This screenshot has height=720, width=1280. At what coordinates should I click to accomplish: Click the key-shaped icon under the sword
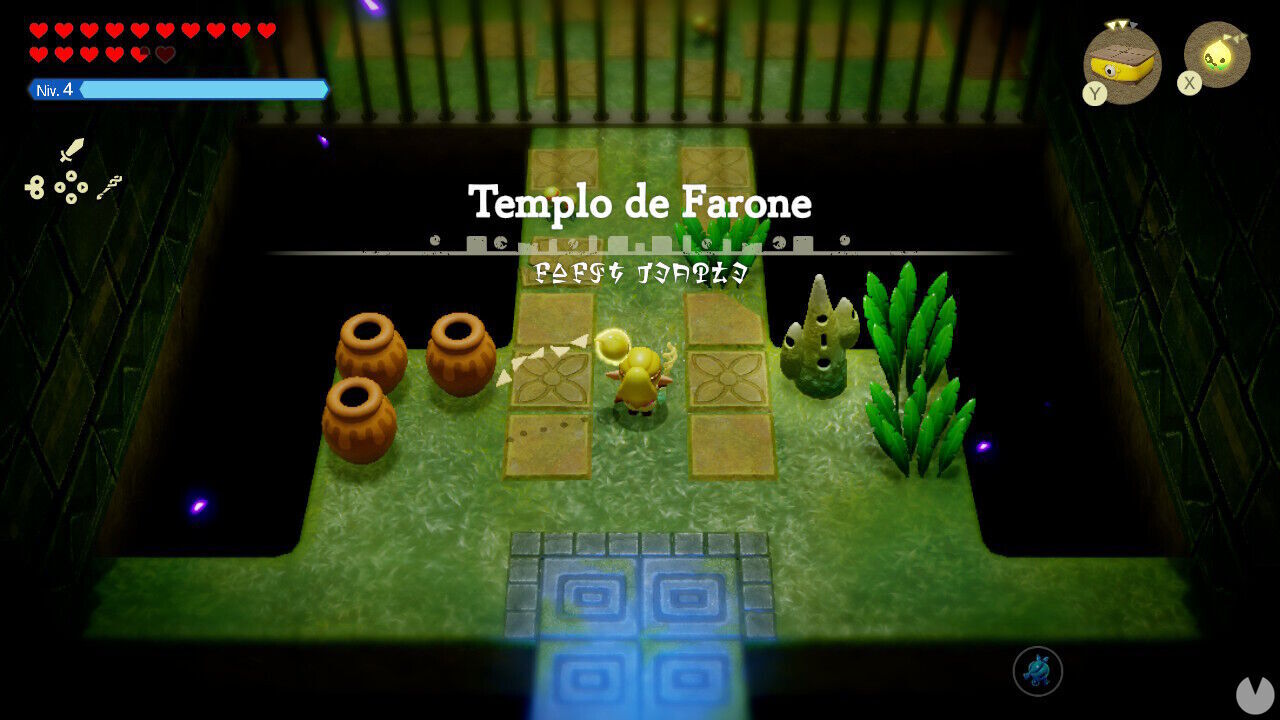coord(34,187)
